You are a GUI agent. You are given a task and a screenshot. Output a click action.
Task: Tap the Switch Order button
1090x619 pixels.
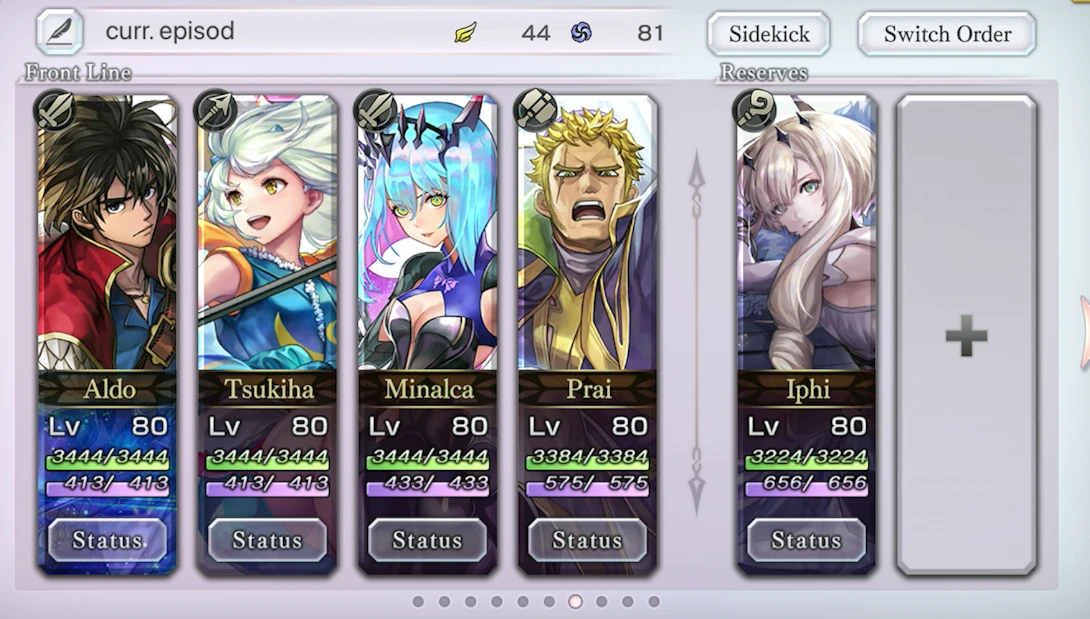[946, 34]
